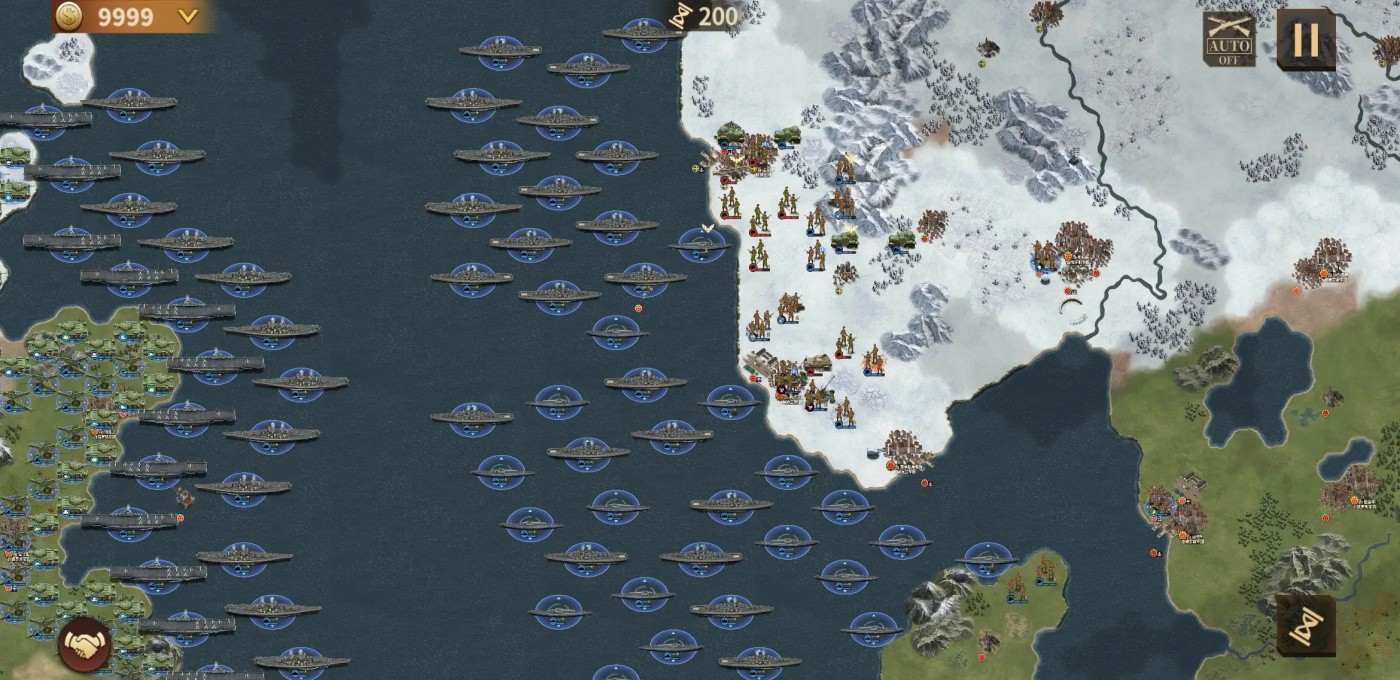End the turn with the hourglass button
Screen dimensions: 1400x680
(x=1306, y=626)
